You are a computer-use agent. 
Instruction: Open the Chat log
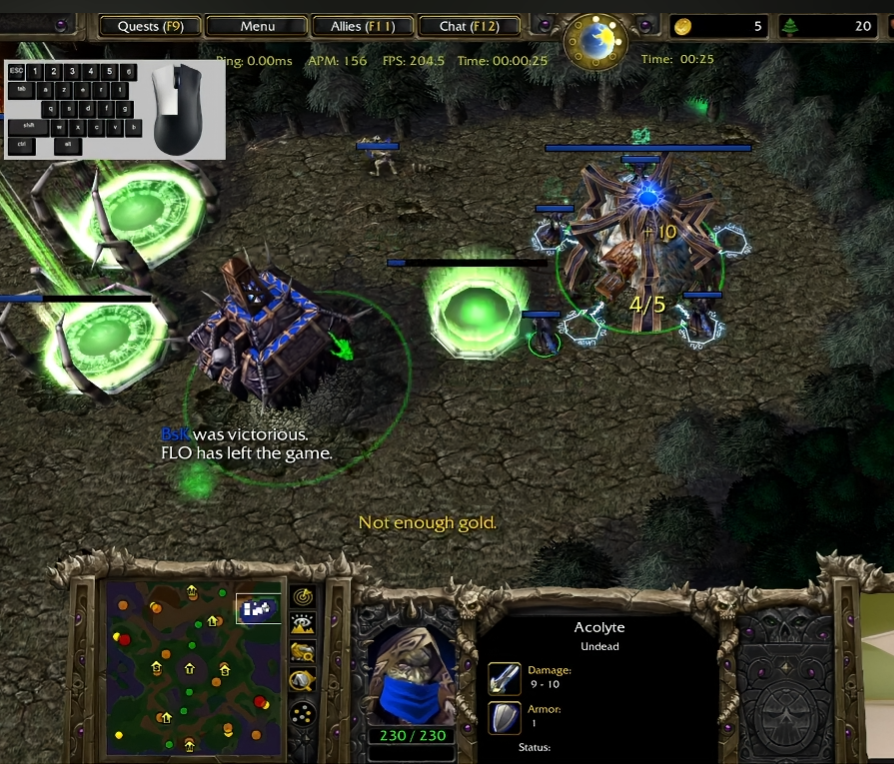pos(469,26)
